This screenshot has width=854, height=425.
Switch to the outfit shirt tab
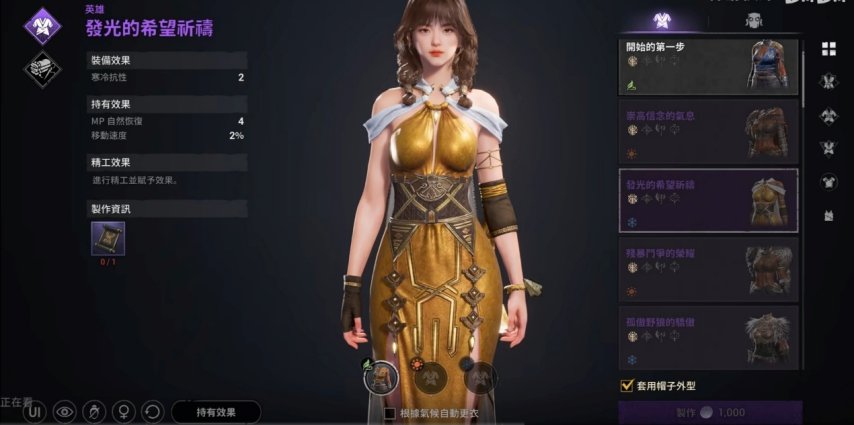pyautogui.click(x=661, y=20)
